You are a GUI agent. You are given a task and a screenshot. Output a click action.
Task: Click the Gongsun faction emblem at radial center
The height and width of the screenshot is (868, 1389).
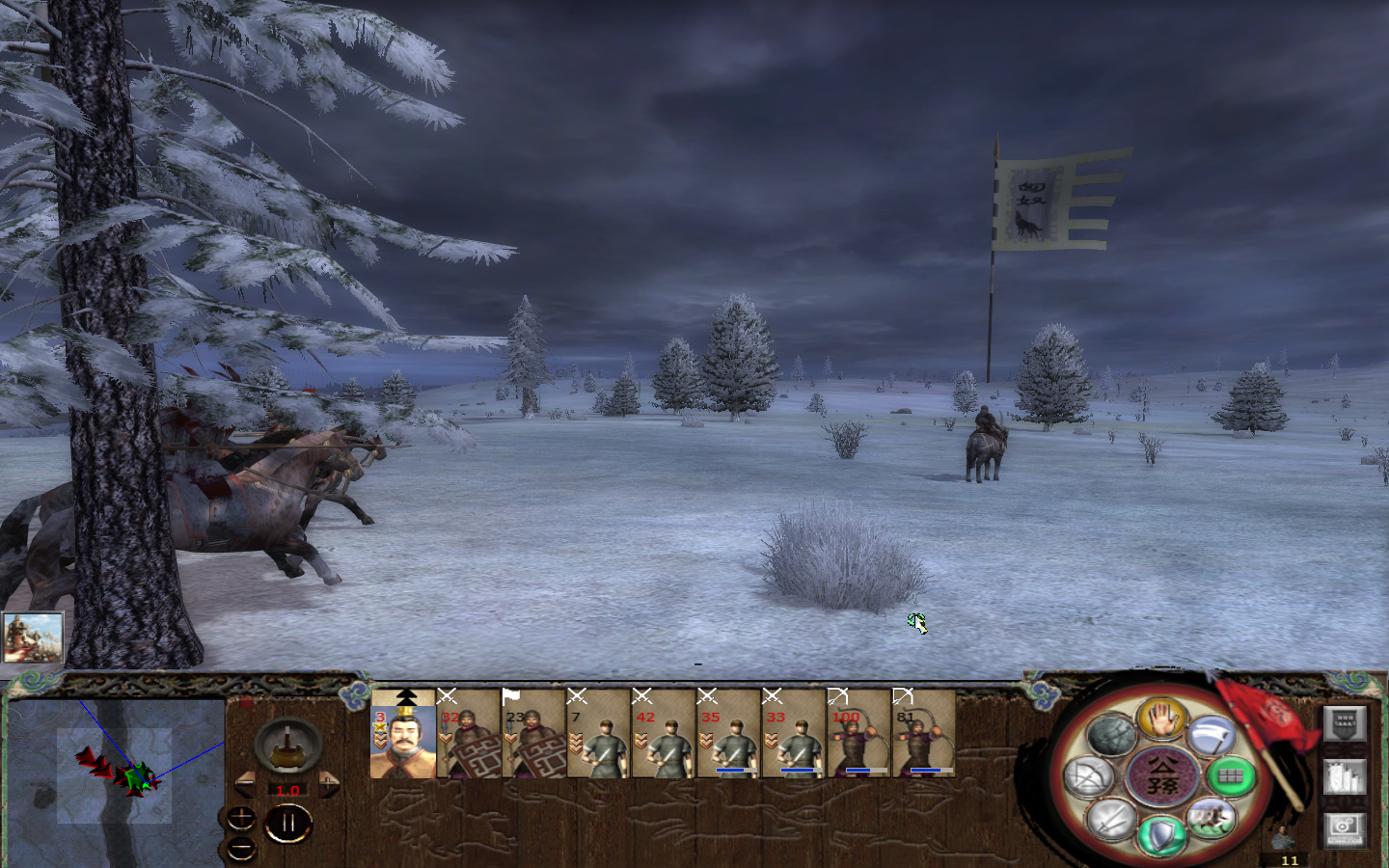pyautogui.click(x=1162, y=774)
